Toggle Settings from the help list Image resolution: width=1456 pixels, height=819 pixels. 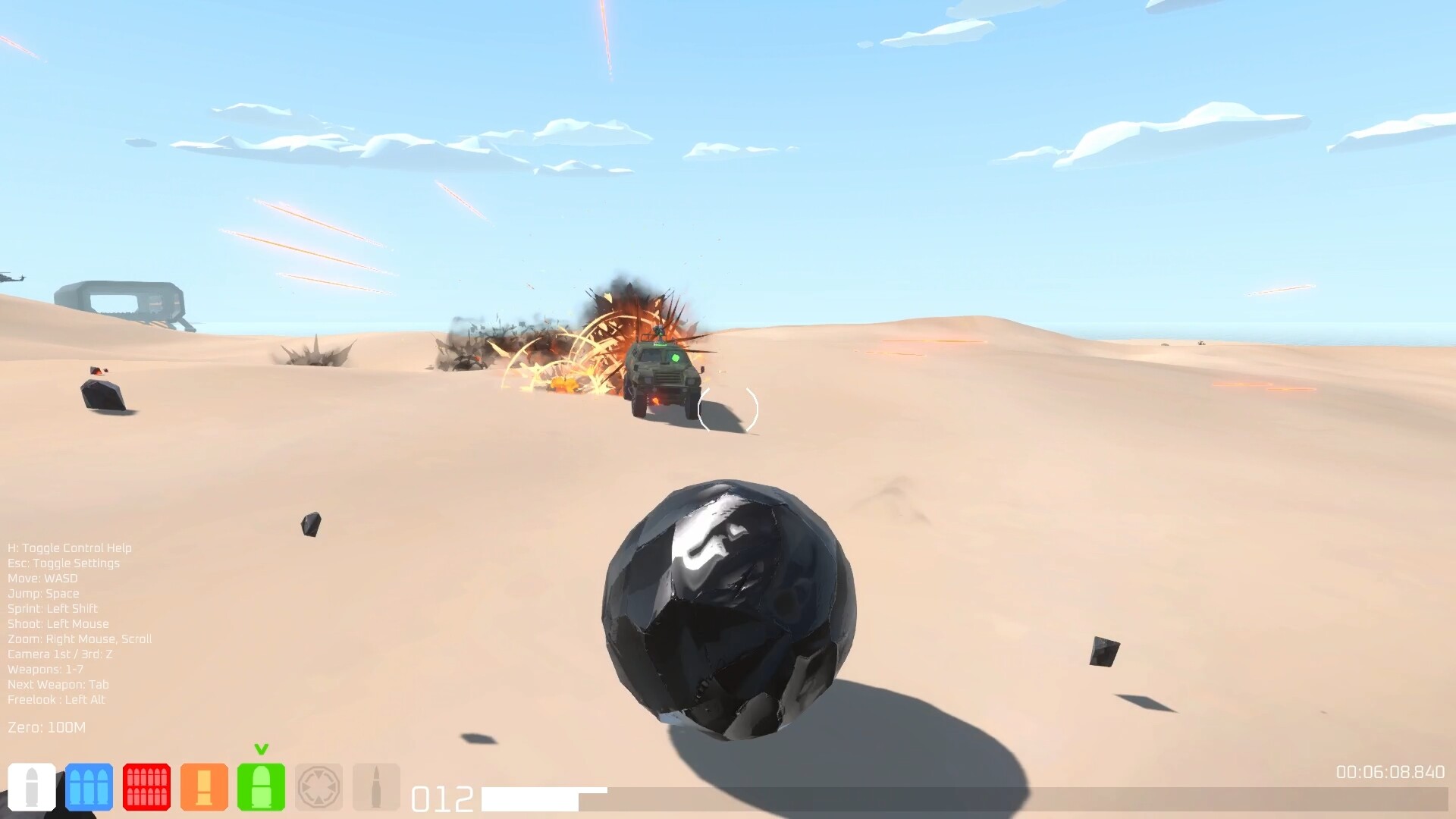pos(63,563)
